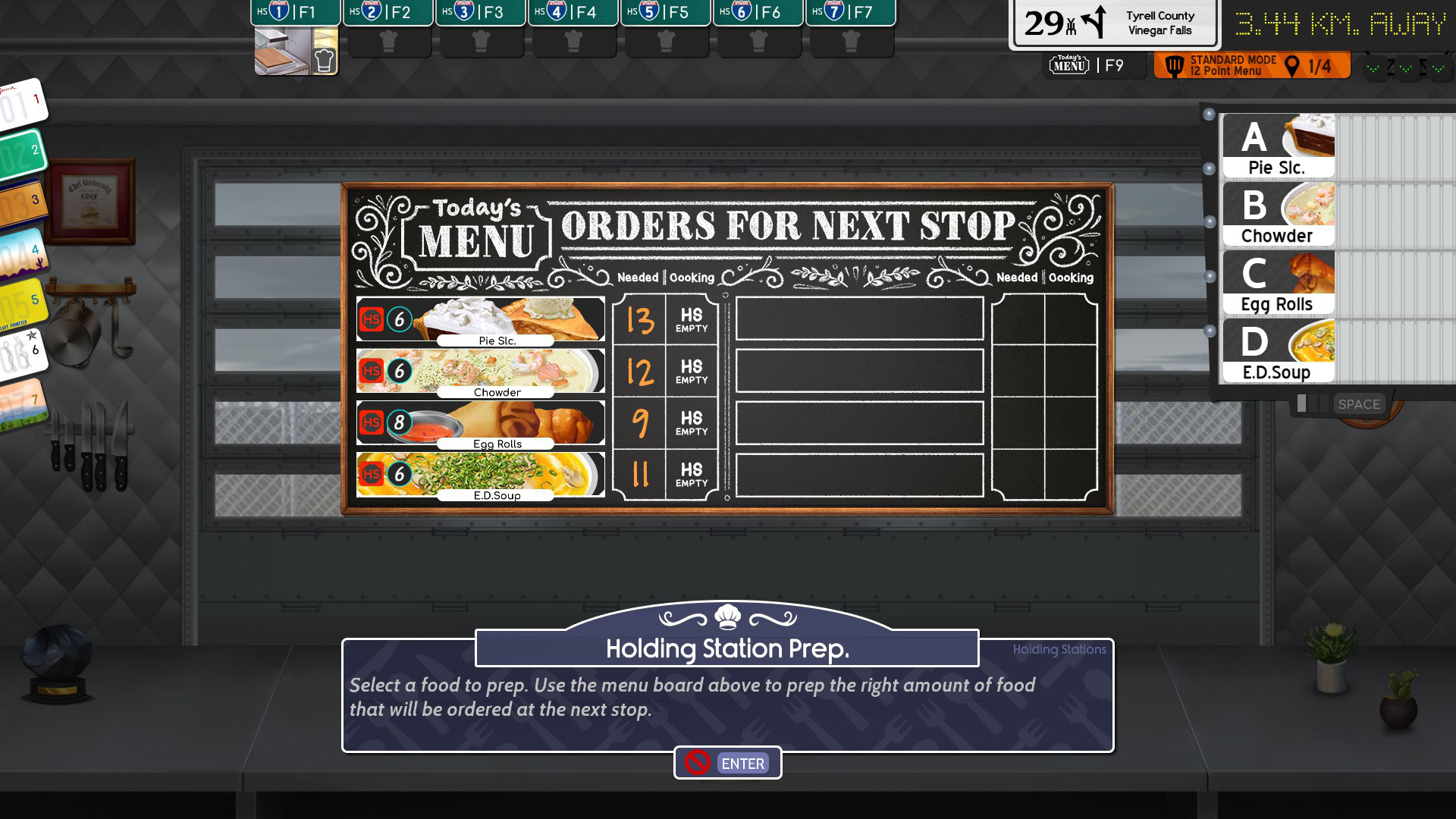The height and width of the screenshot is (819, 1456).
Task: Select E.D.Soup row on menu board
Action: (481, 475)
